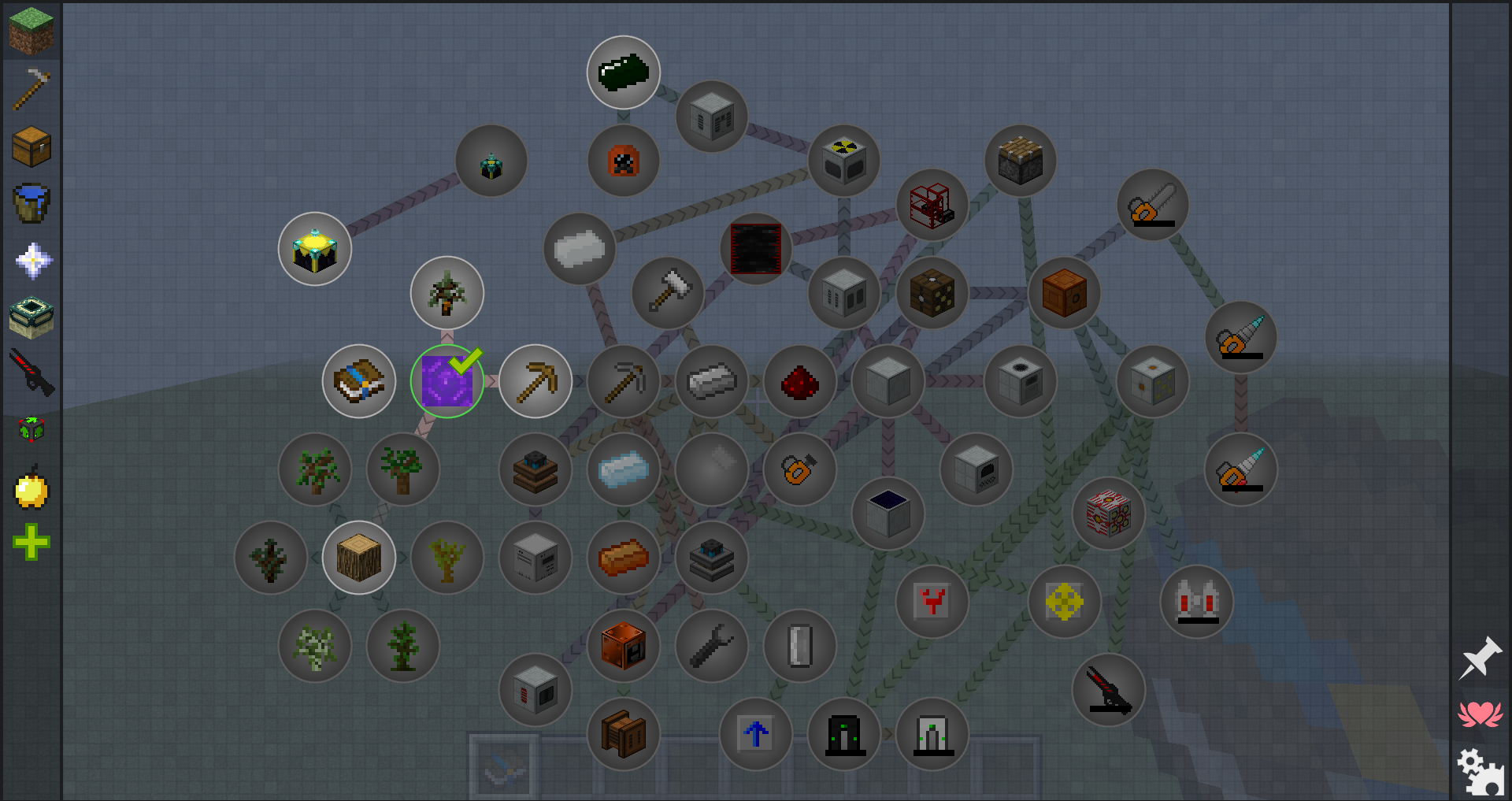Select the padlock quest node
1512x801 pixels.
click(799, 469)
